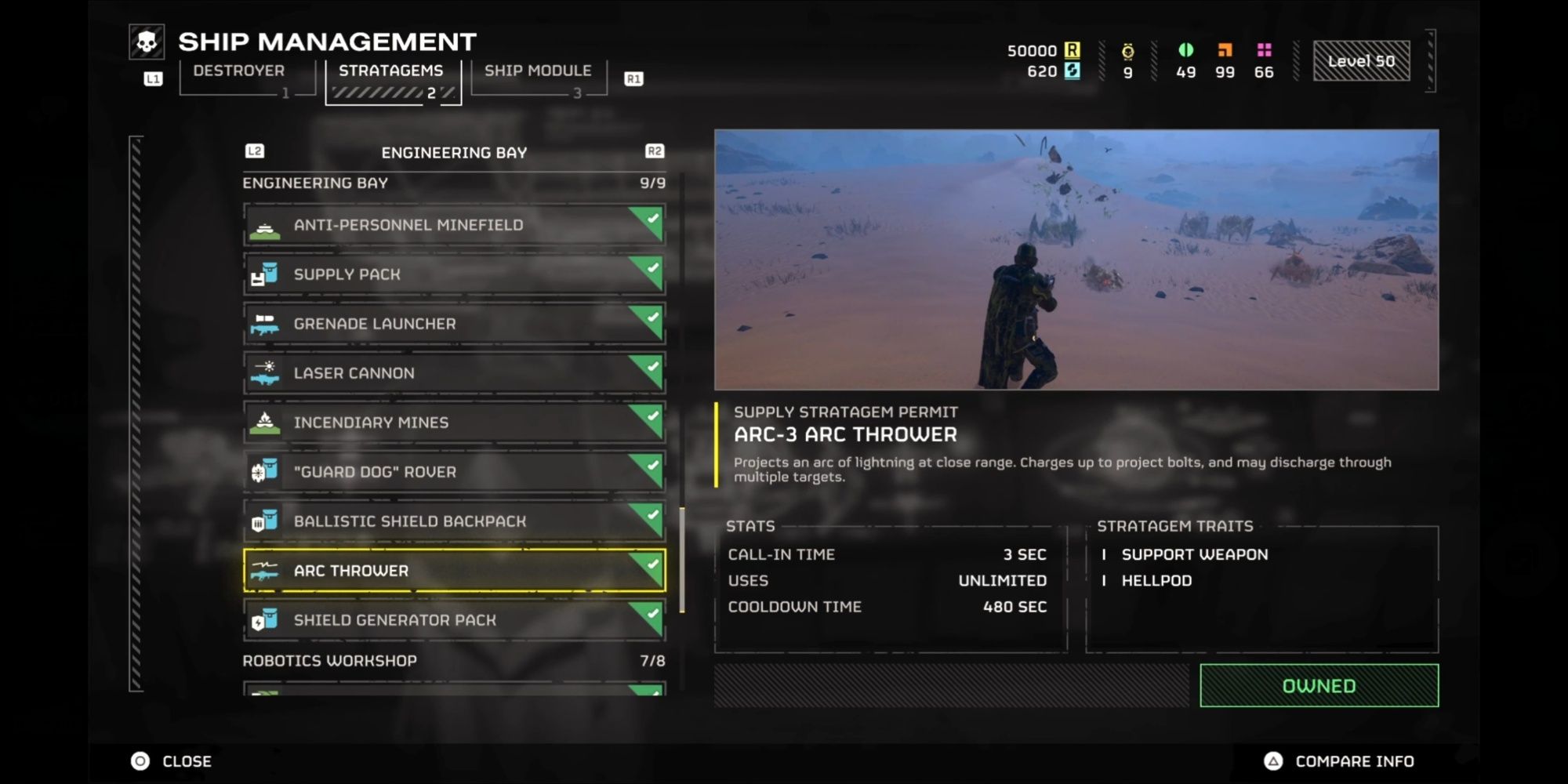The width and height of the screenshot is (1568, 784).
Task: Open the Arc Thrower preview video
Action: (1076, 260)
